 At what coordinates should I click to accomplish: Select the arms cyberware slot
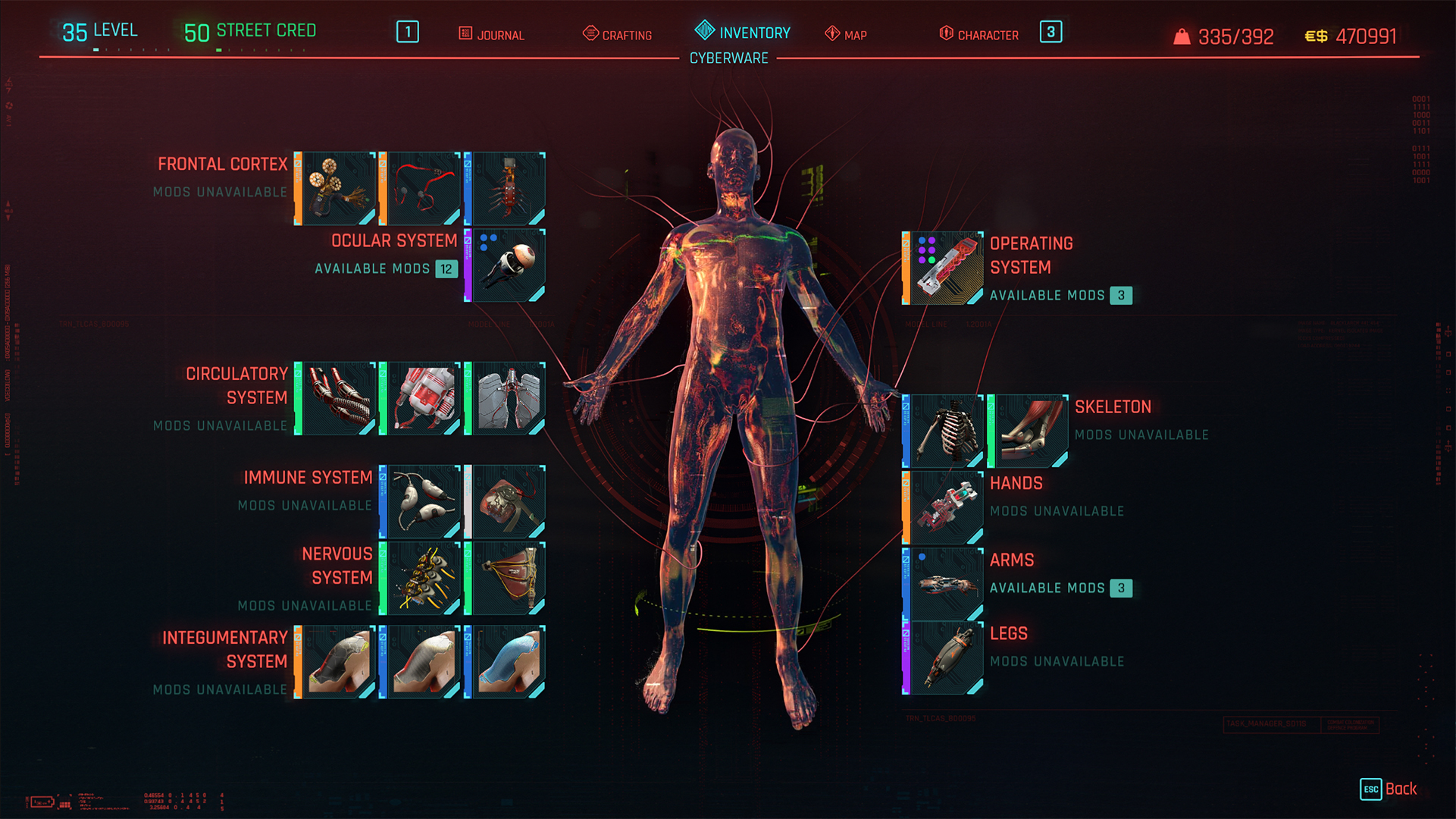(944, 584)
